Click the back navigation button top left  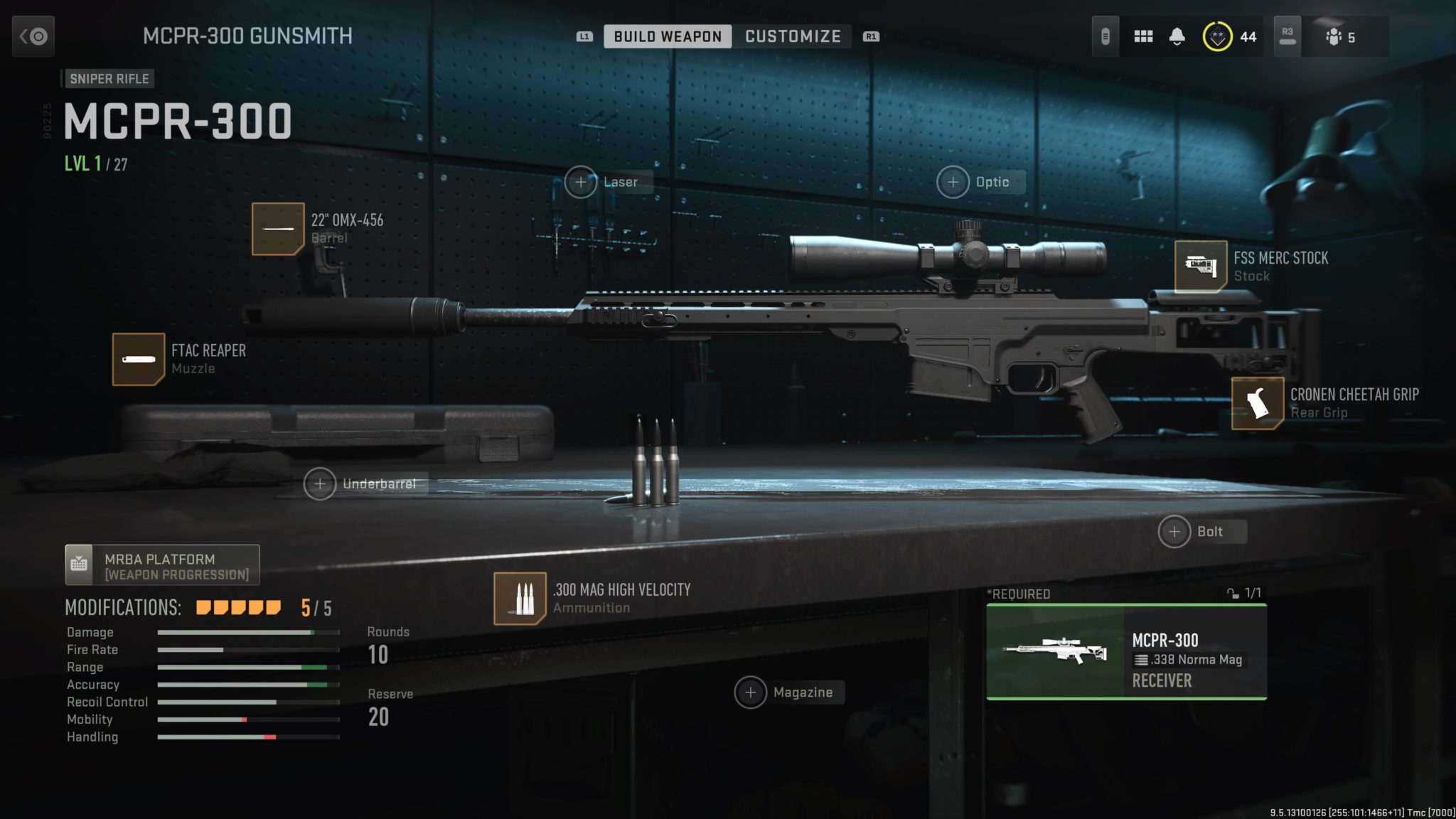(33, 36)
